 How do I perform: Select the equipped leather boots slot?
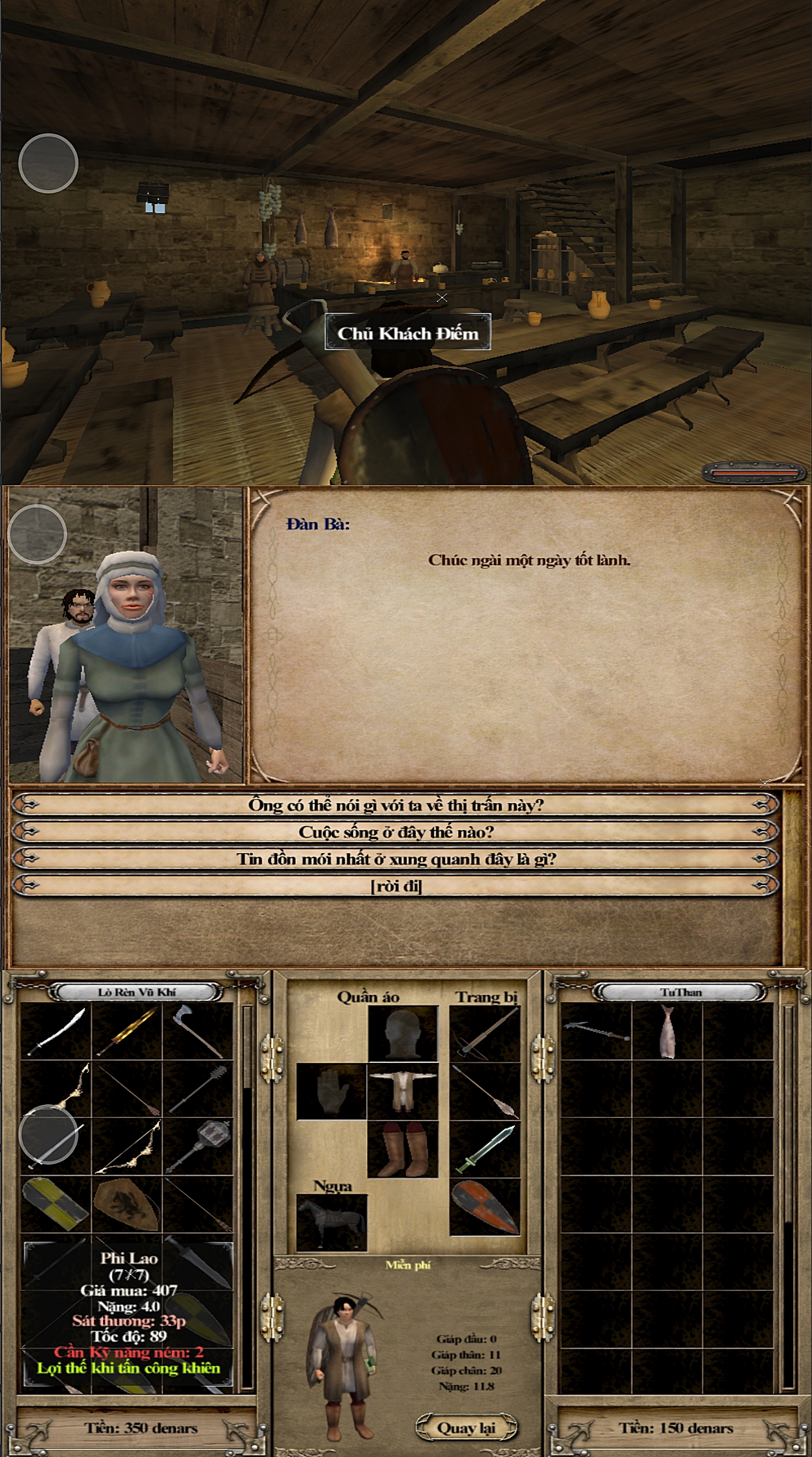coord(402,1149)
